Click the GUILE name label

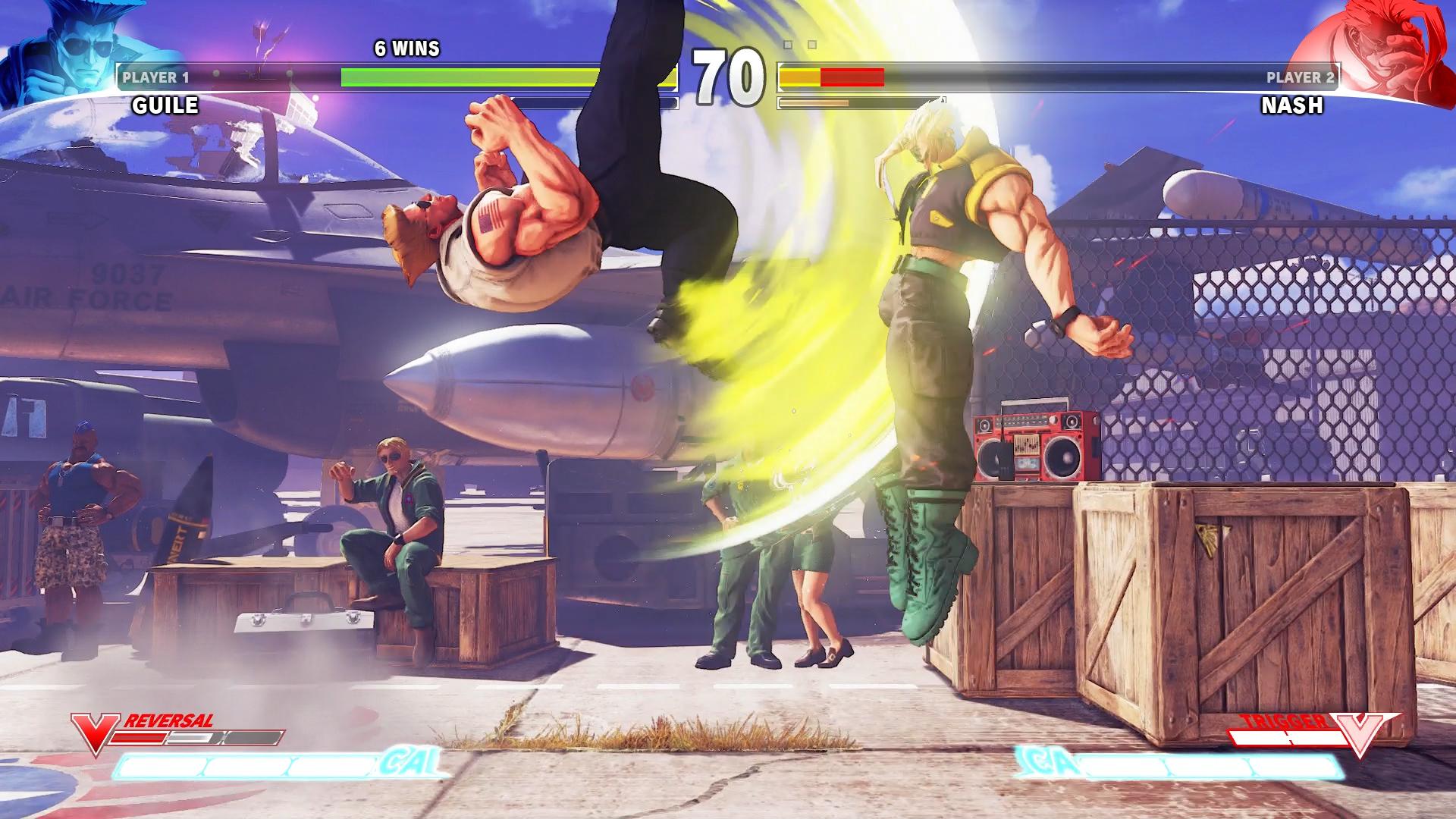coord(165,105)
